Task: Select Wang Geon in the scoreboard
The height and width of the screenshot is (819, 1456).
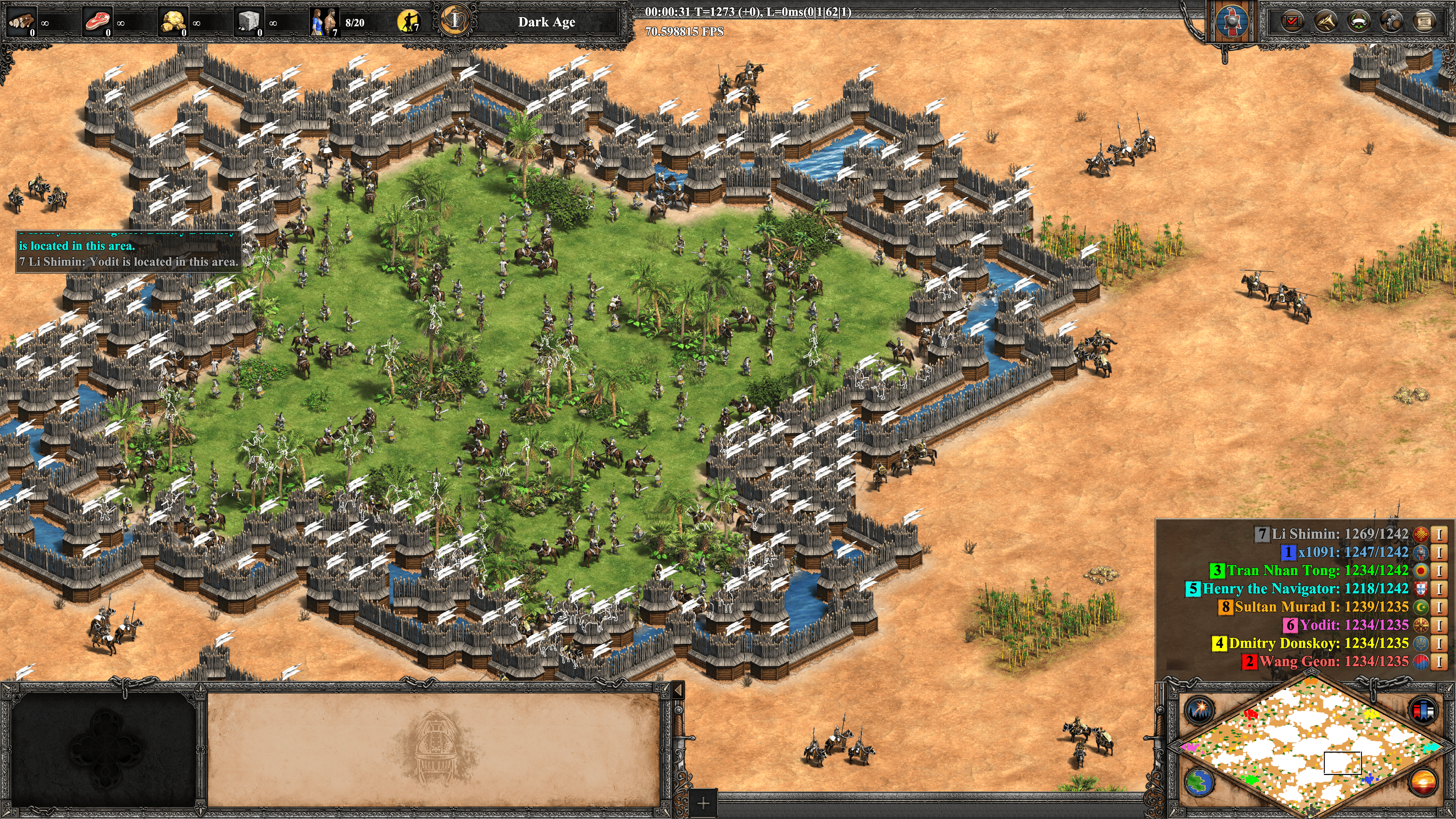Action: point(1334,661)
